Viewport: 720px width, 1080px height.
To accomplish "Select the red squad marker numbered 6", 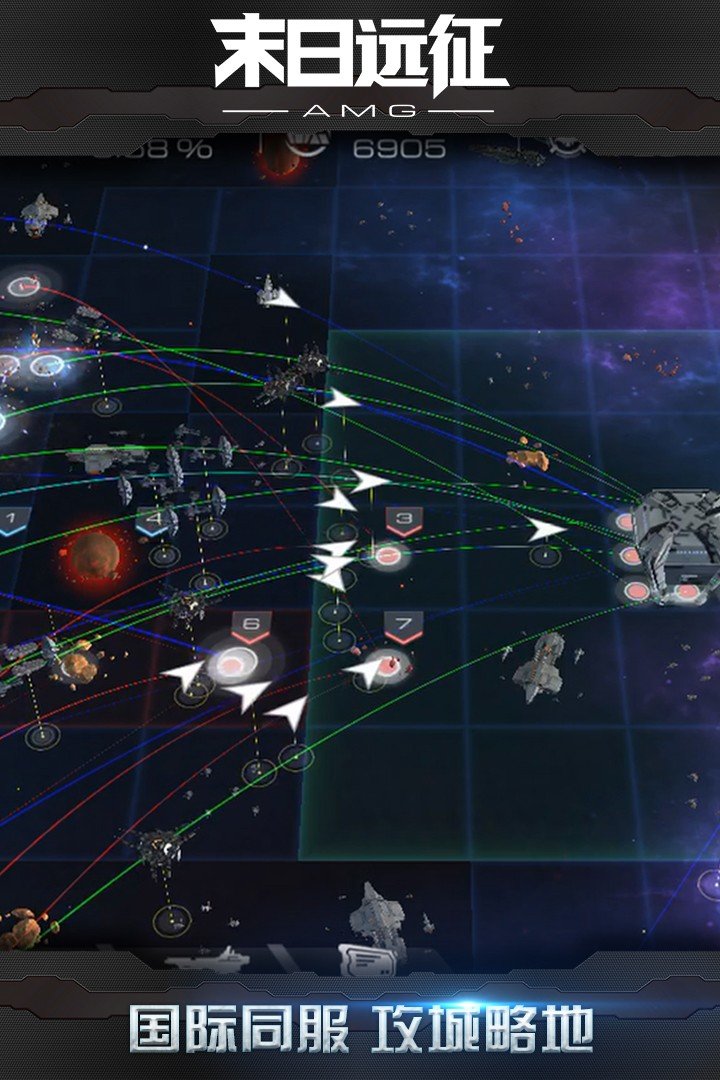I will pos(251,627).
